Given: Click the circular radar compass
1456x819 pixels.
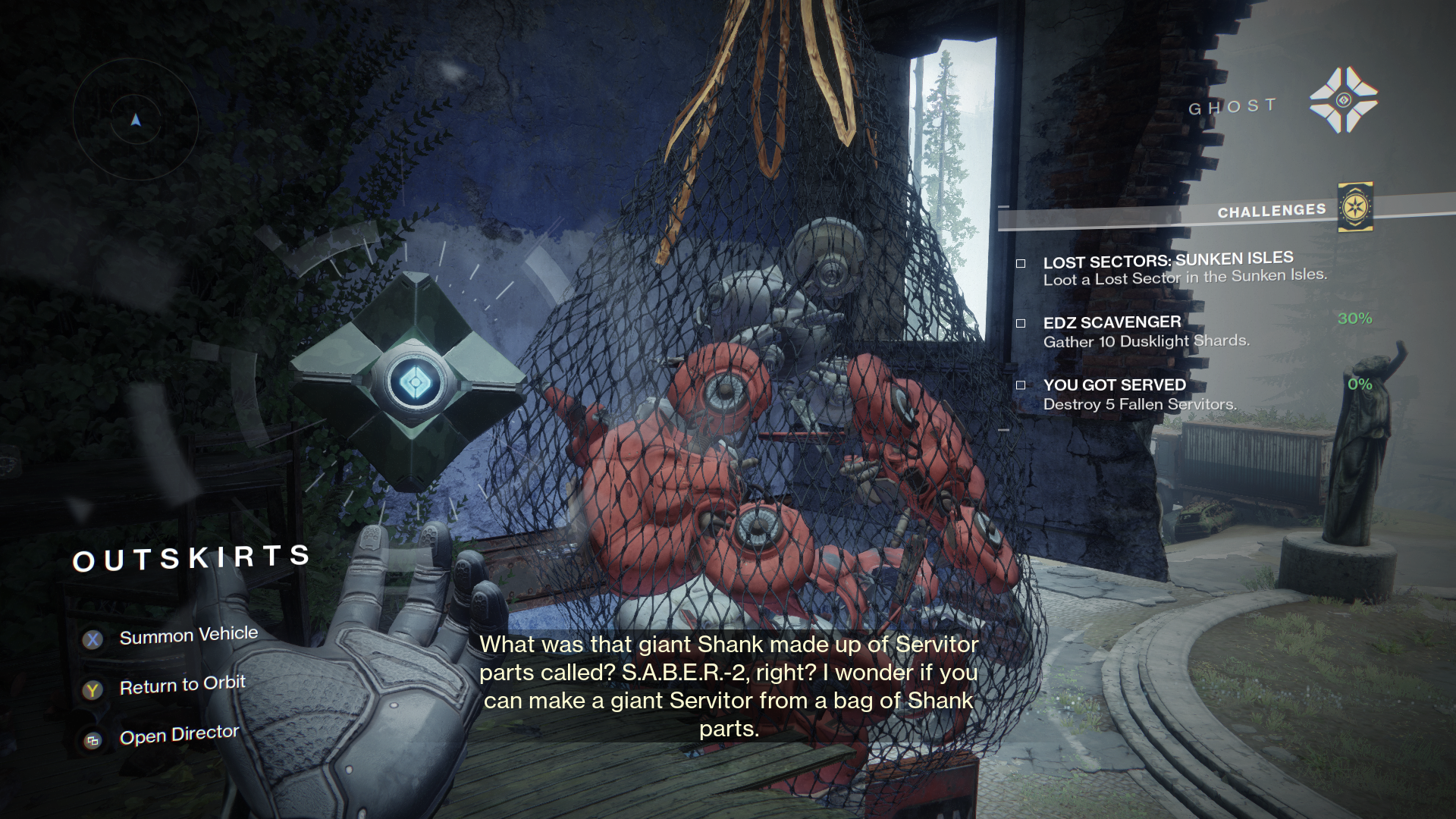Looking at the screenshot, I should [136, 120].
